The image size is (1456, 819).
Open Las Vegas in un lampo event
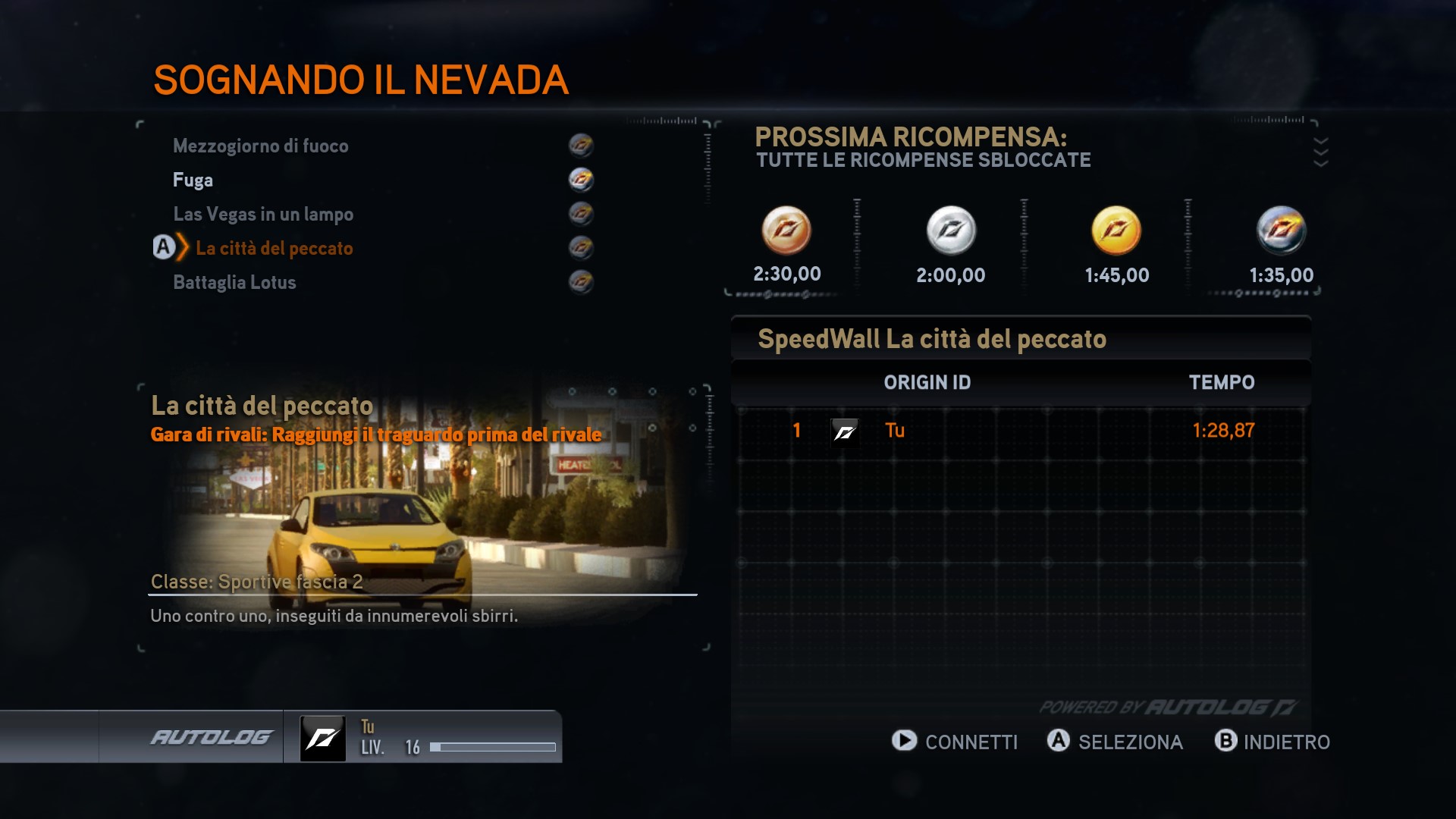(x=263, y=214)
